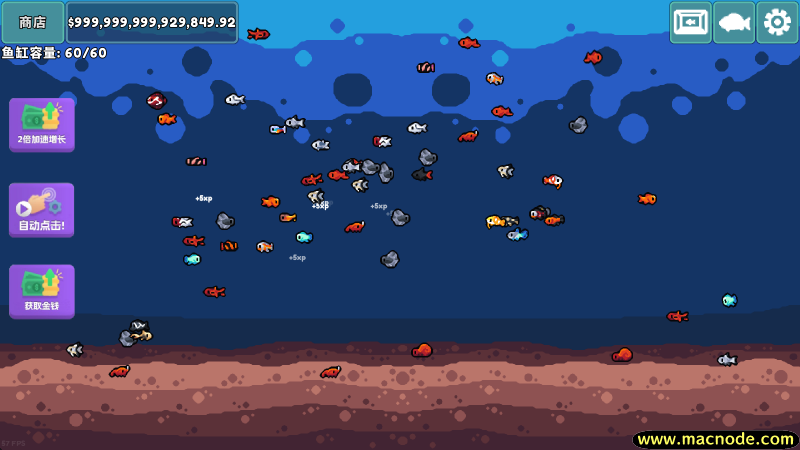
Task: Open the 商店 shop menu
Action: pos(33,22)
